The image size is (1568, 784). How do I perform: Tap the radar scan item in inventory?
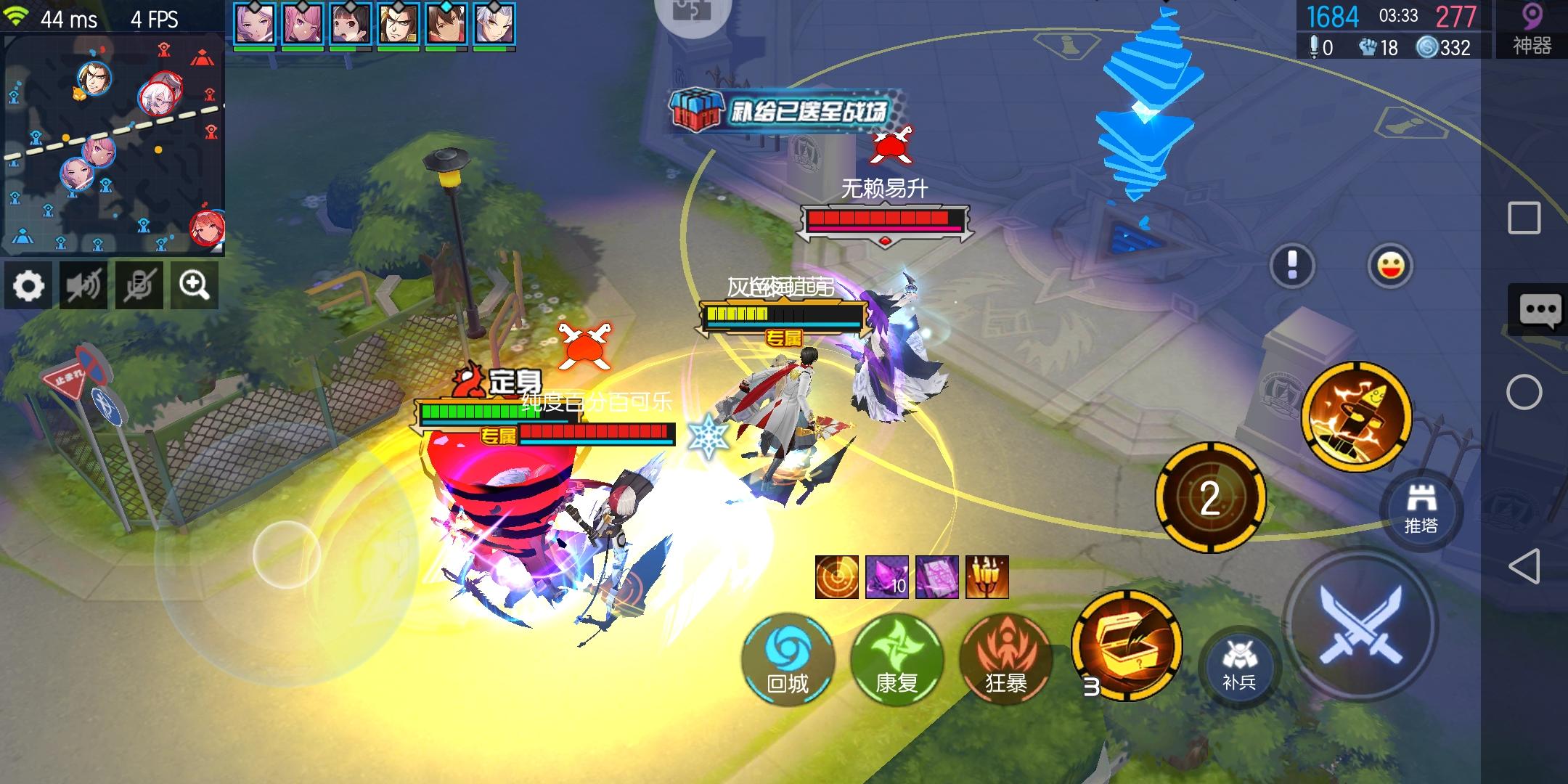836,576
